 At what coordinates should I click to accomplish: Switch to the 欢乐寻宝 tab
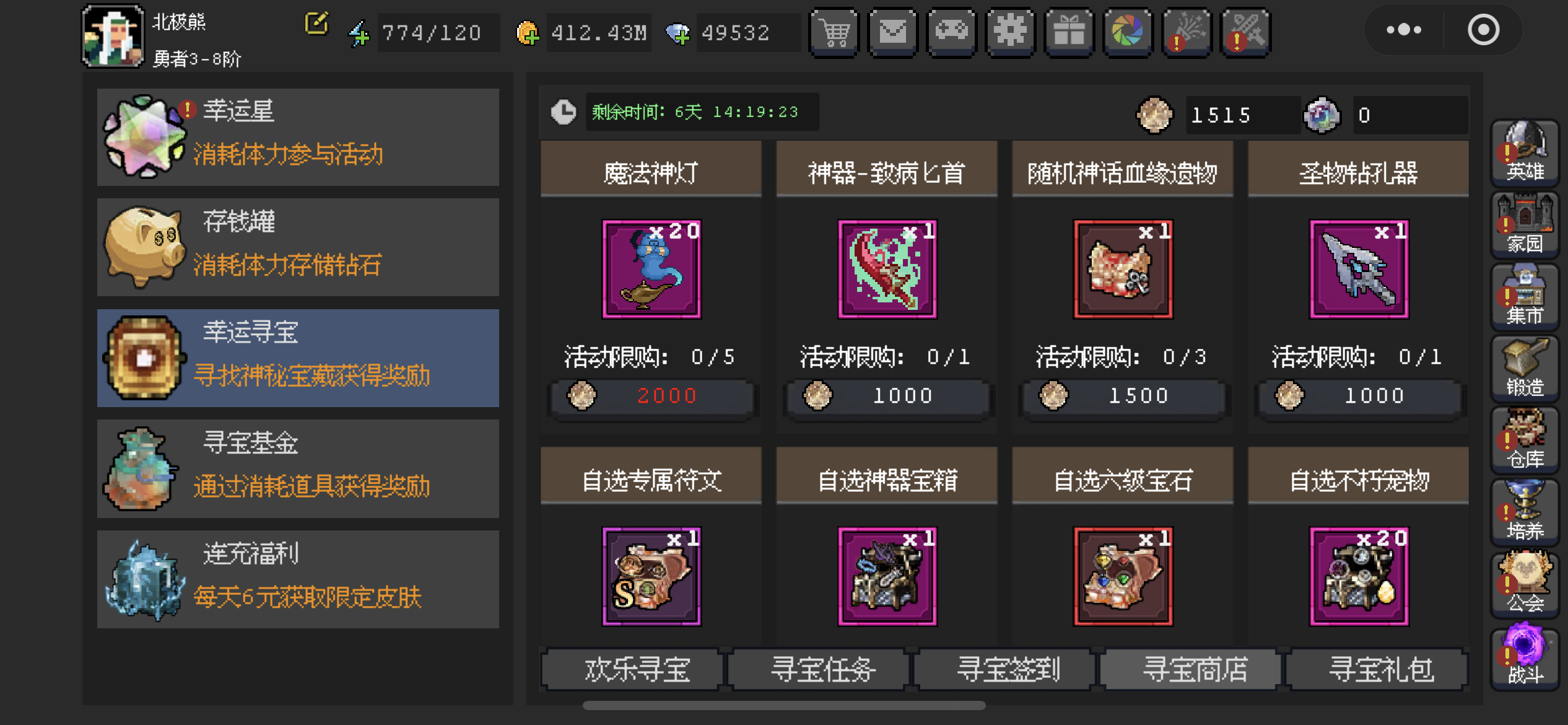tap(638, 669)
